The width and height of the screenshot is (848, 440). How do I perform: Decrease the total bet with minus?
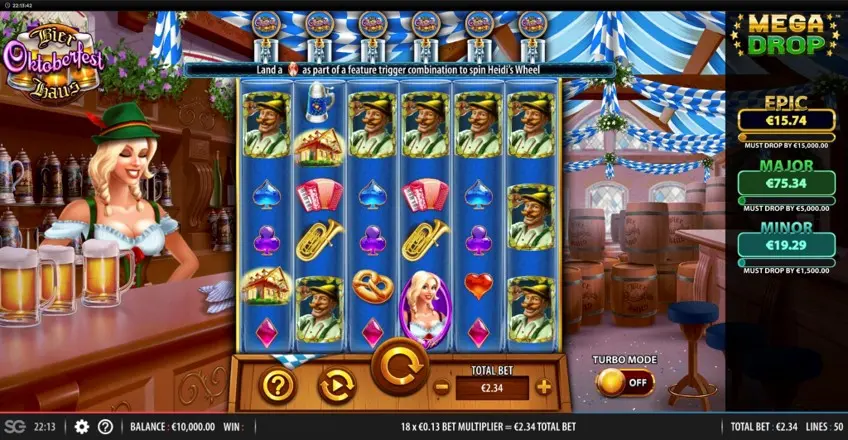[x=441, y=387]
